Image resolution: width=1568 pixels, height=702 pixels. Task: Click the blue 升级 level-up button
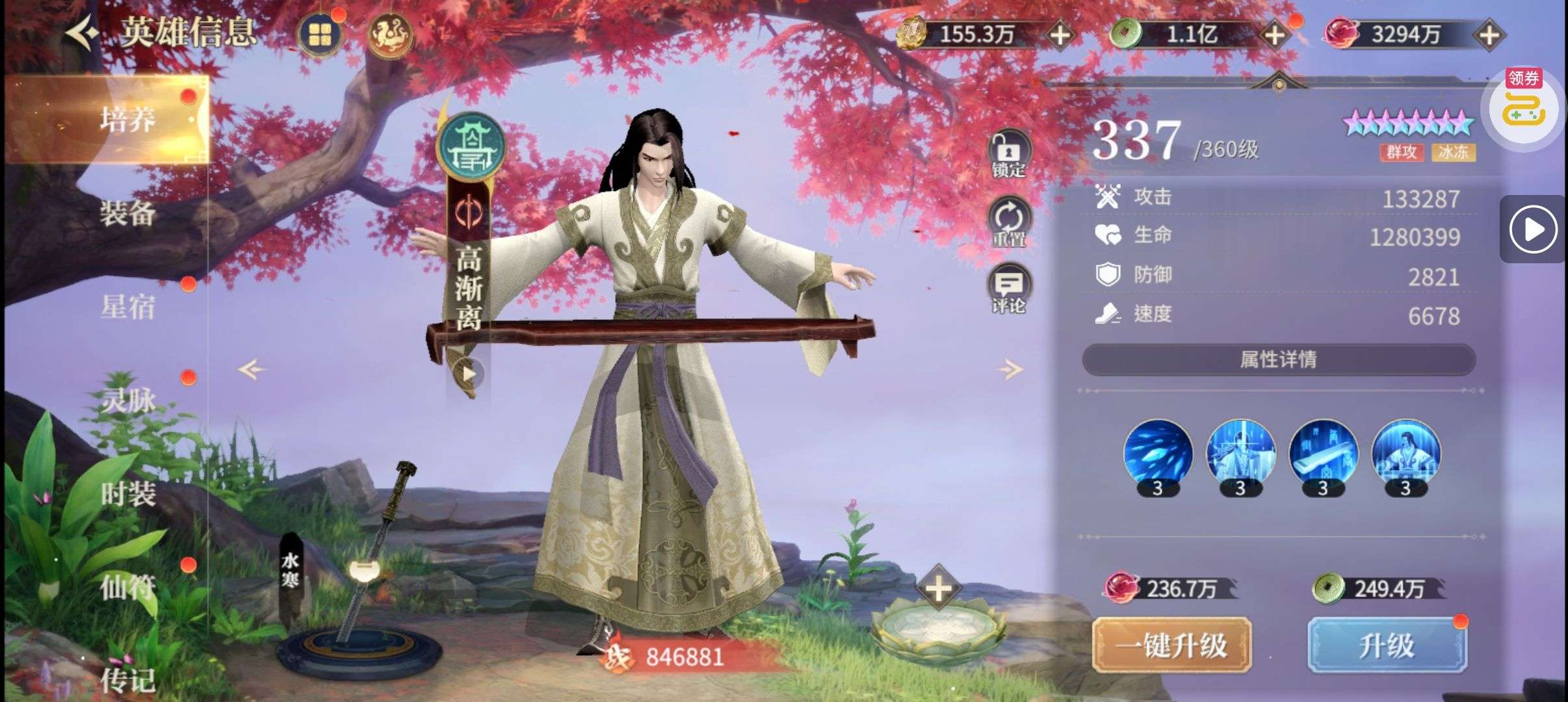(x=1387, y=645)
